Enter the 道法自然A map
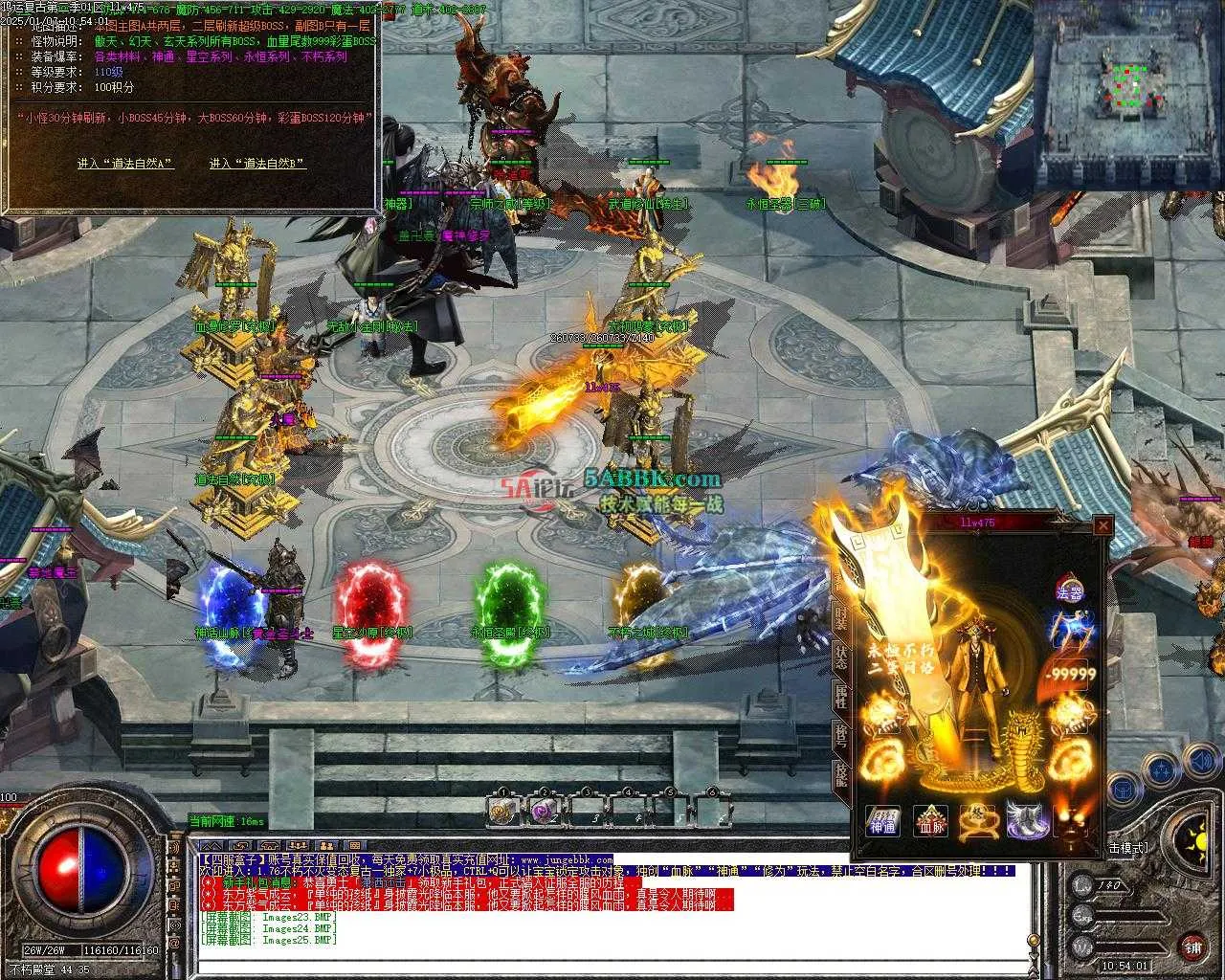The image size is (1225, 980). pyautogui.click(x=125, y=164)
